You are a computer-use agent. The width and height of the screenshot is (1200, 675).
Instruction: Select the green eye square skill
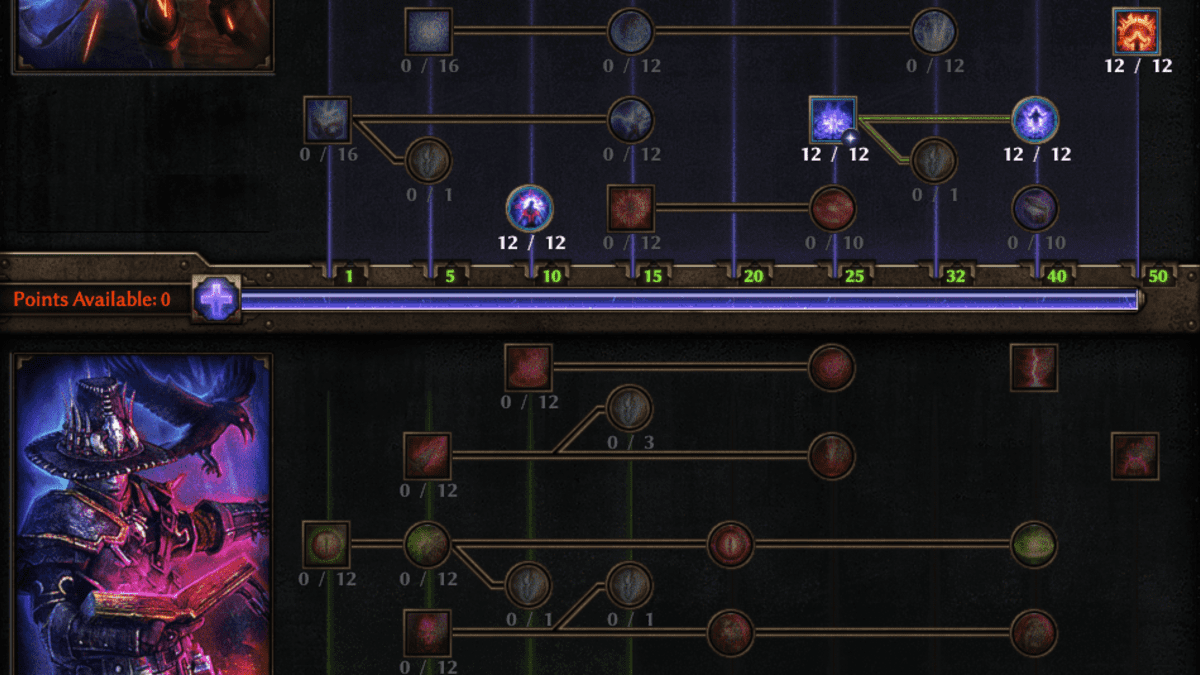[x=326, y=544]
